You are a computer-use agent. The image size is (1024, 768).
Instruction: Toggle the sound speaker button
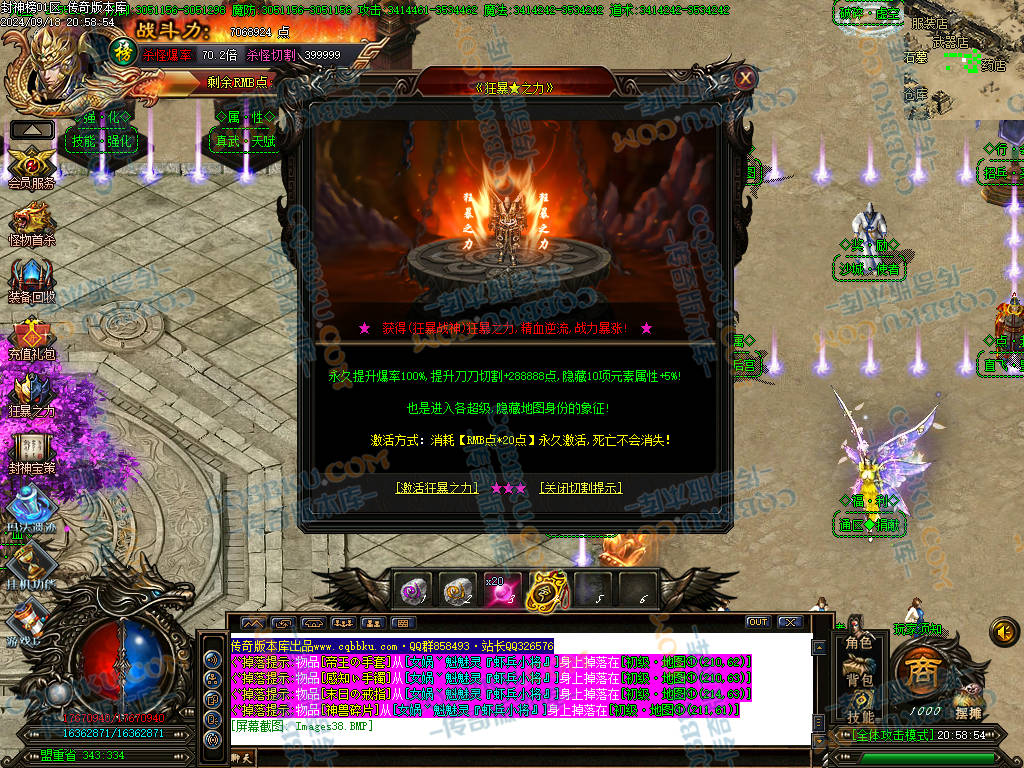(1003, 631)
